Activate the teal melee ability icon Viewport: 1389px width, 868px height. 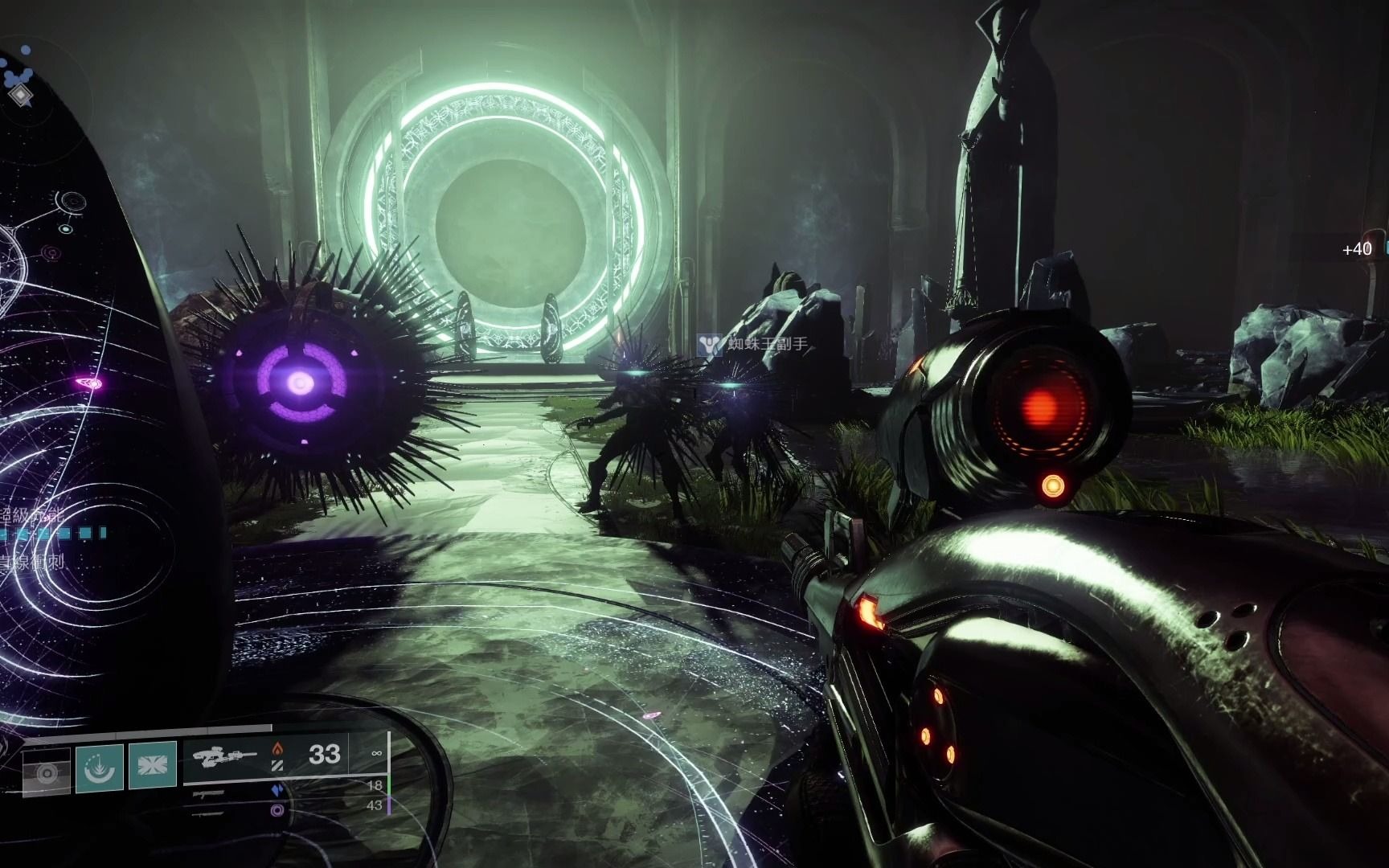pos(100,768)
